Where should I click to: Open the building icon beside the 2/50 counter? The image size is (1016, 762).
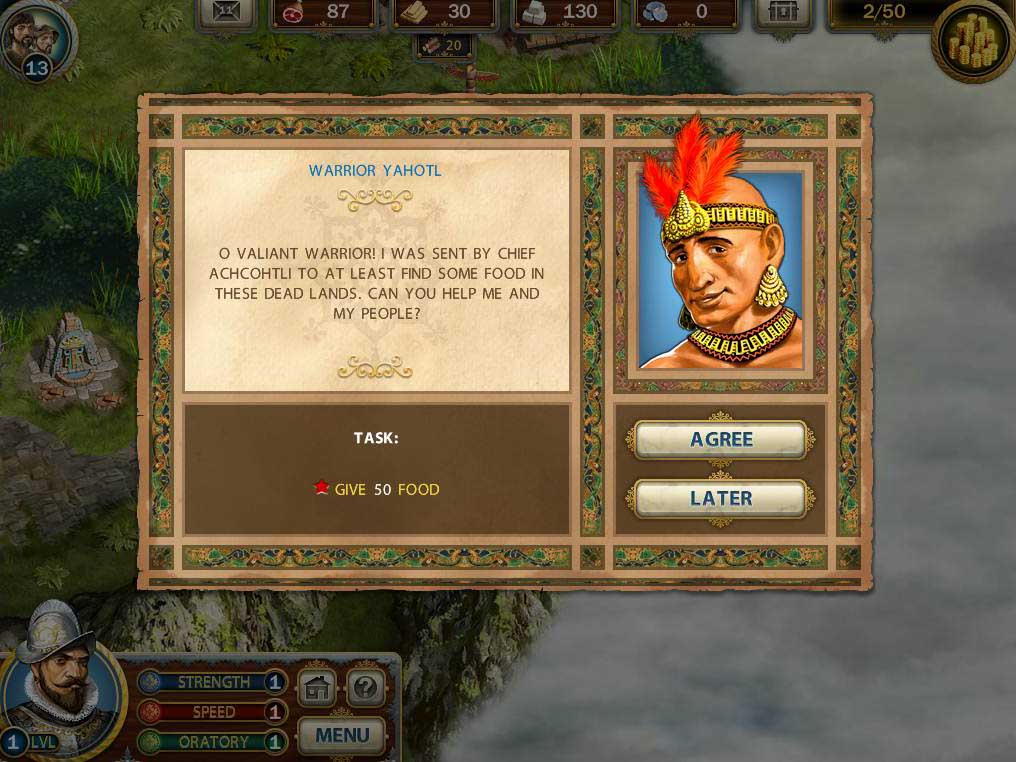(783, 12)
